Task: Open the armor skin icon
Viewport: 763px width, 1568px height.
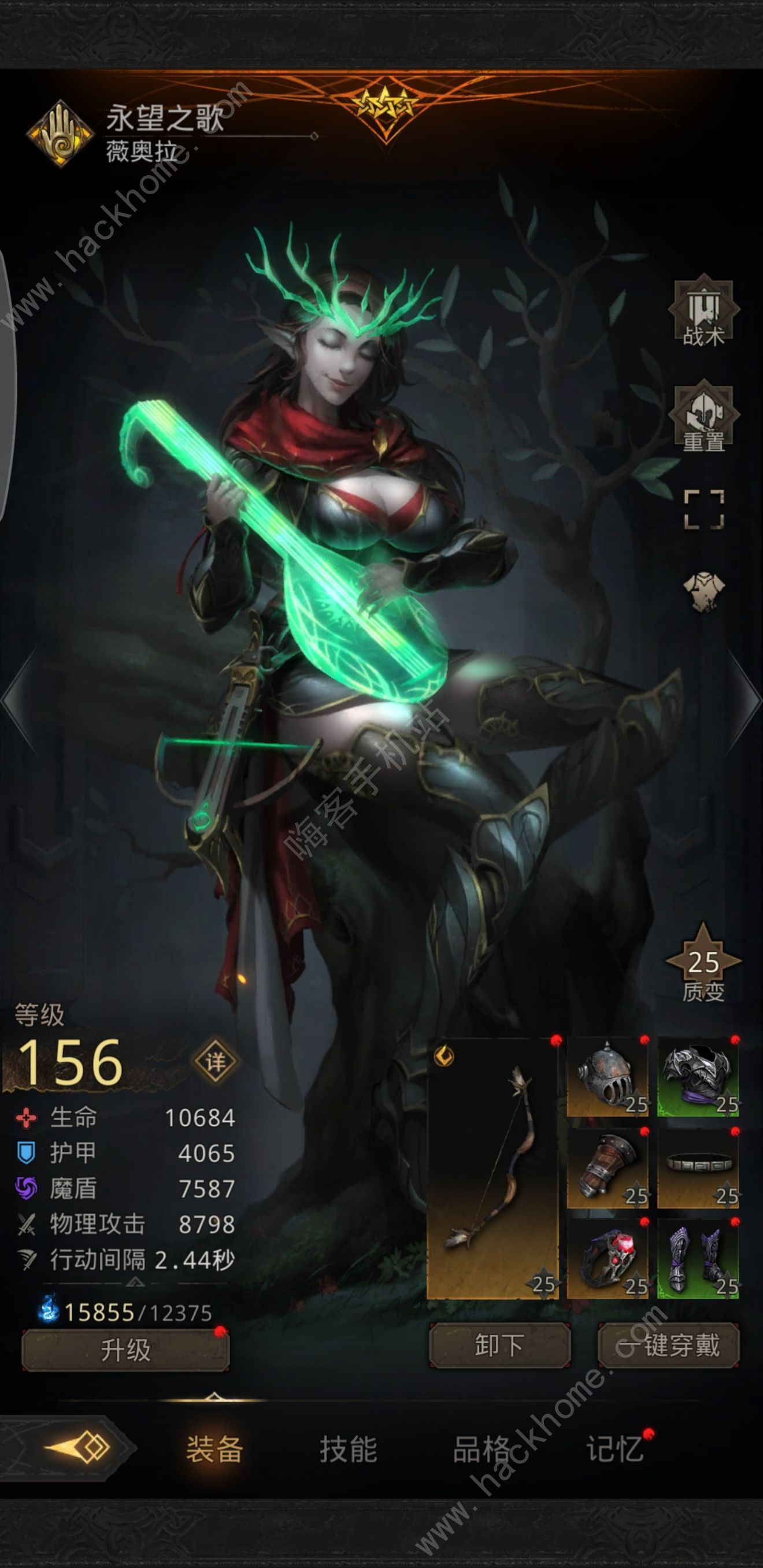Action: [703, 591]
